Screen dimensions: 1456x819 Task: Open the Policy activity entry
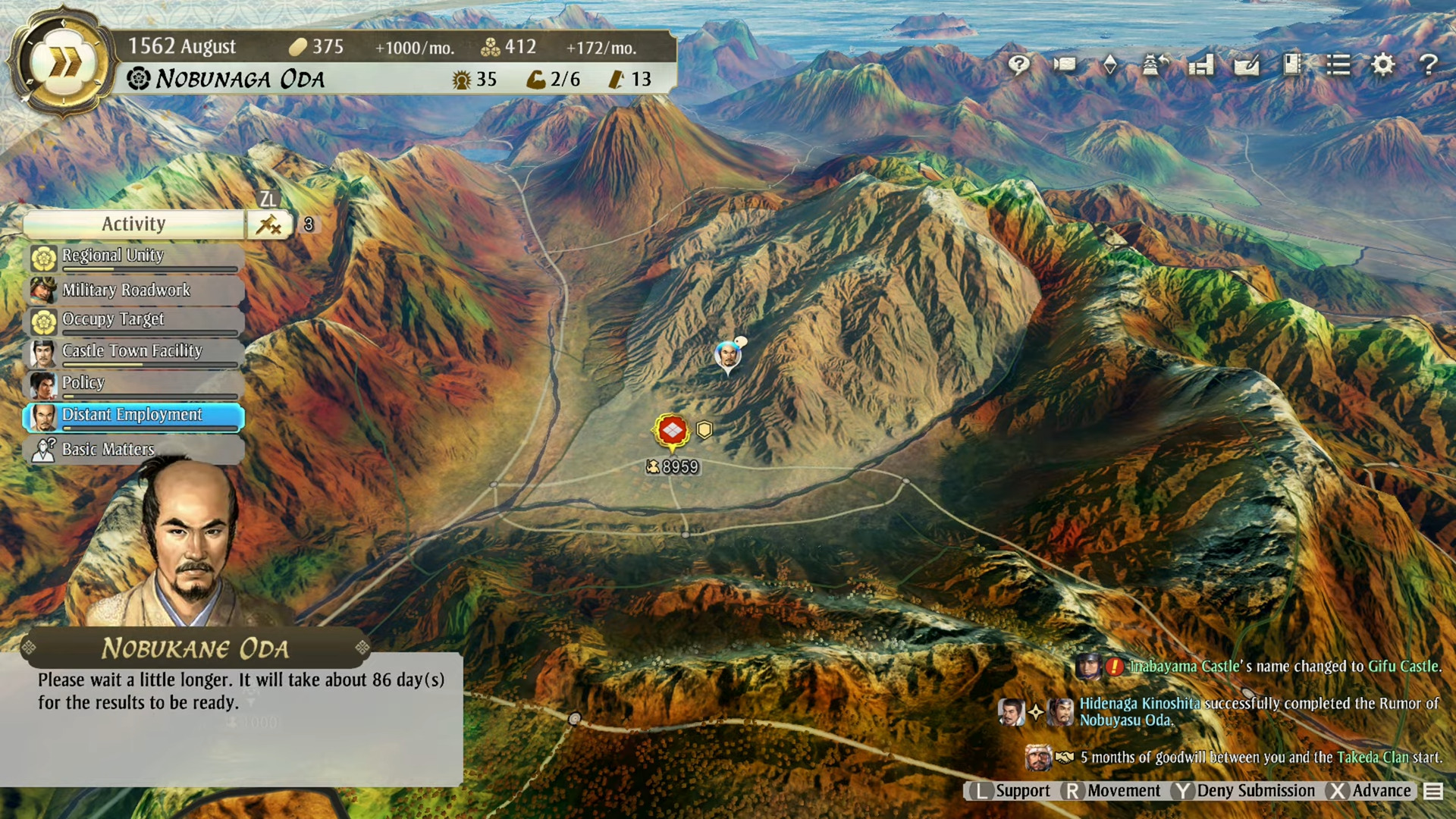tap(134, 384)
